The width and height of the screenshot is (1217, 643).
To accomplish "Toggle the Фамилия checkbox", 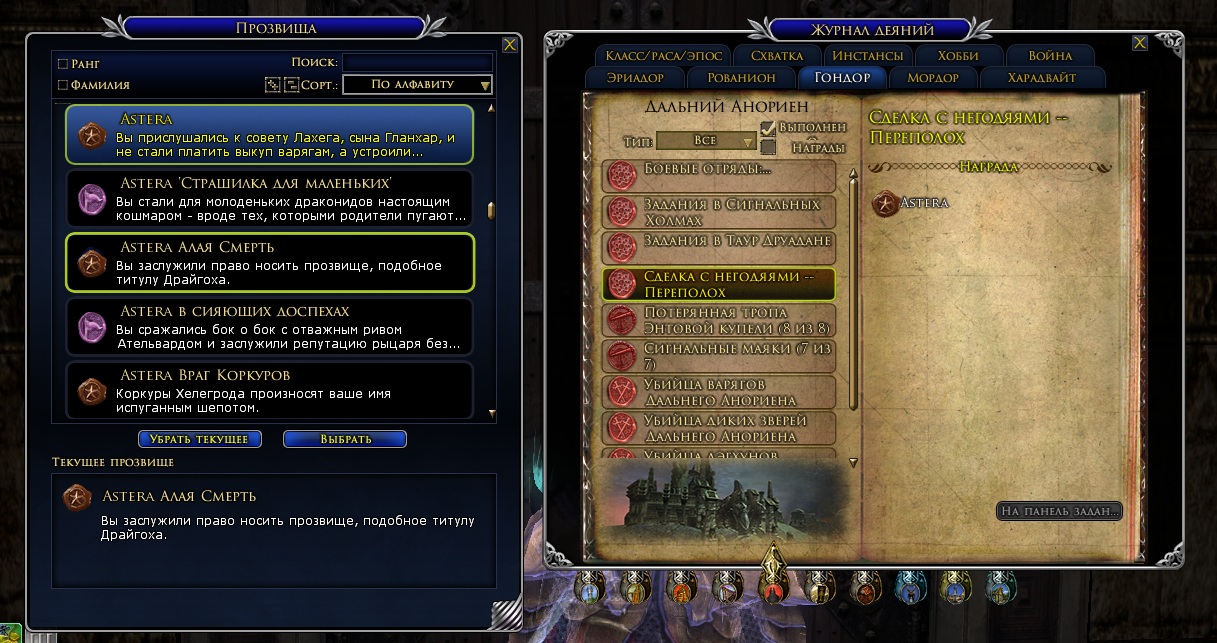I will [x=64, y=85].
